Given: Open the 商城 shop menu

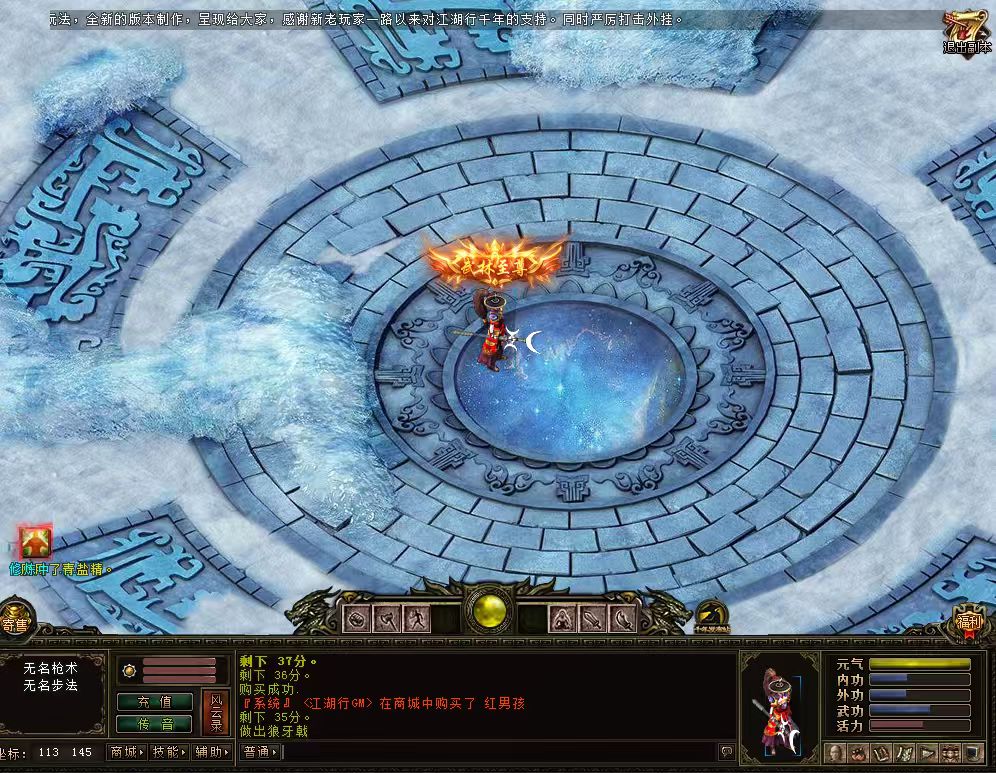Looking at the screenshot, I should [127, 752].
